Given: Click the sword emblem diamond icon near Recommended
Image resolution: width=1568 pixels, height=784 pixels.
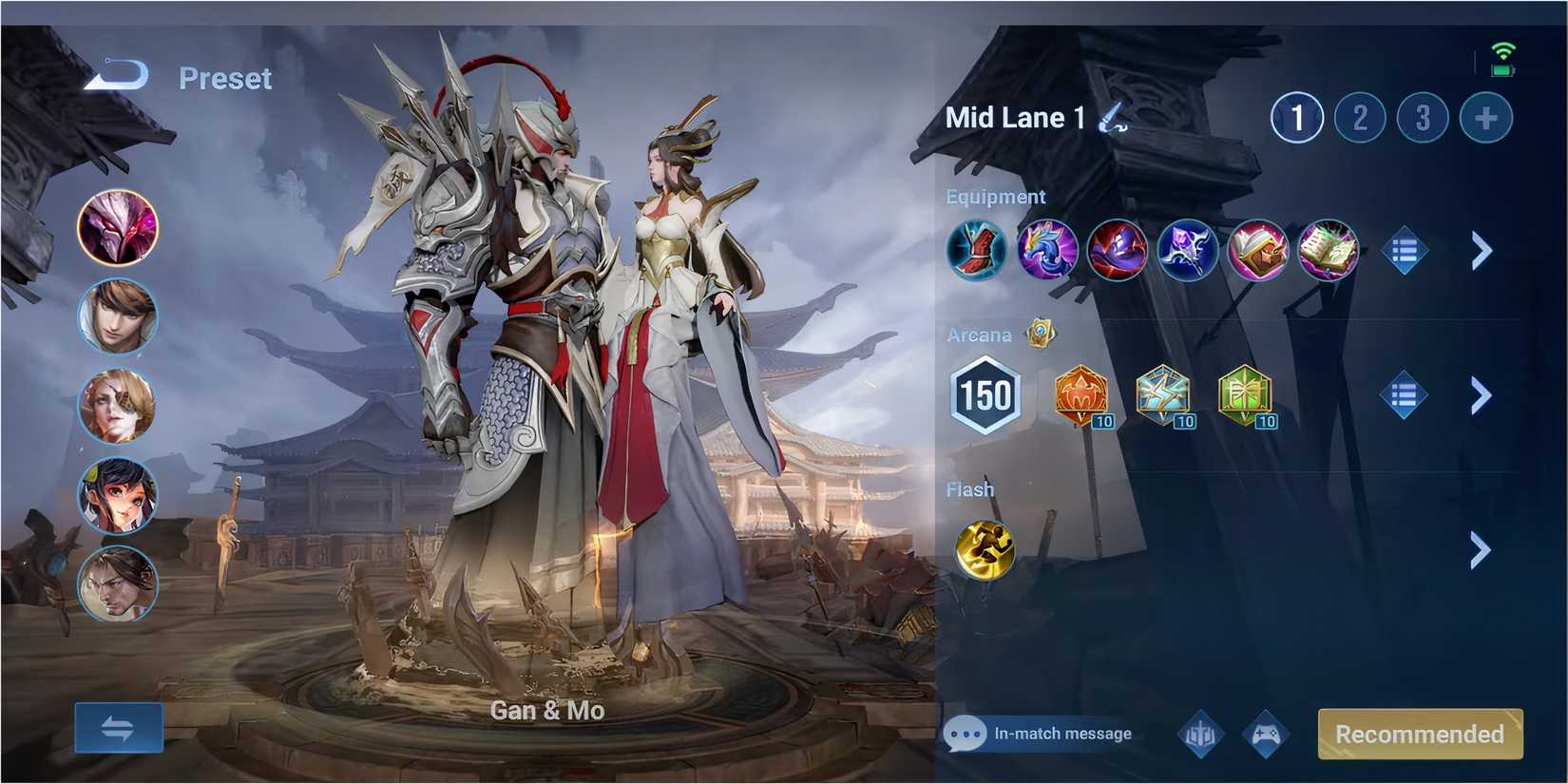Looking at the screenshot, I should [1200, 734].
